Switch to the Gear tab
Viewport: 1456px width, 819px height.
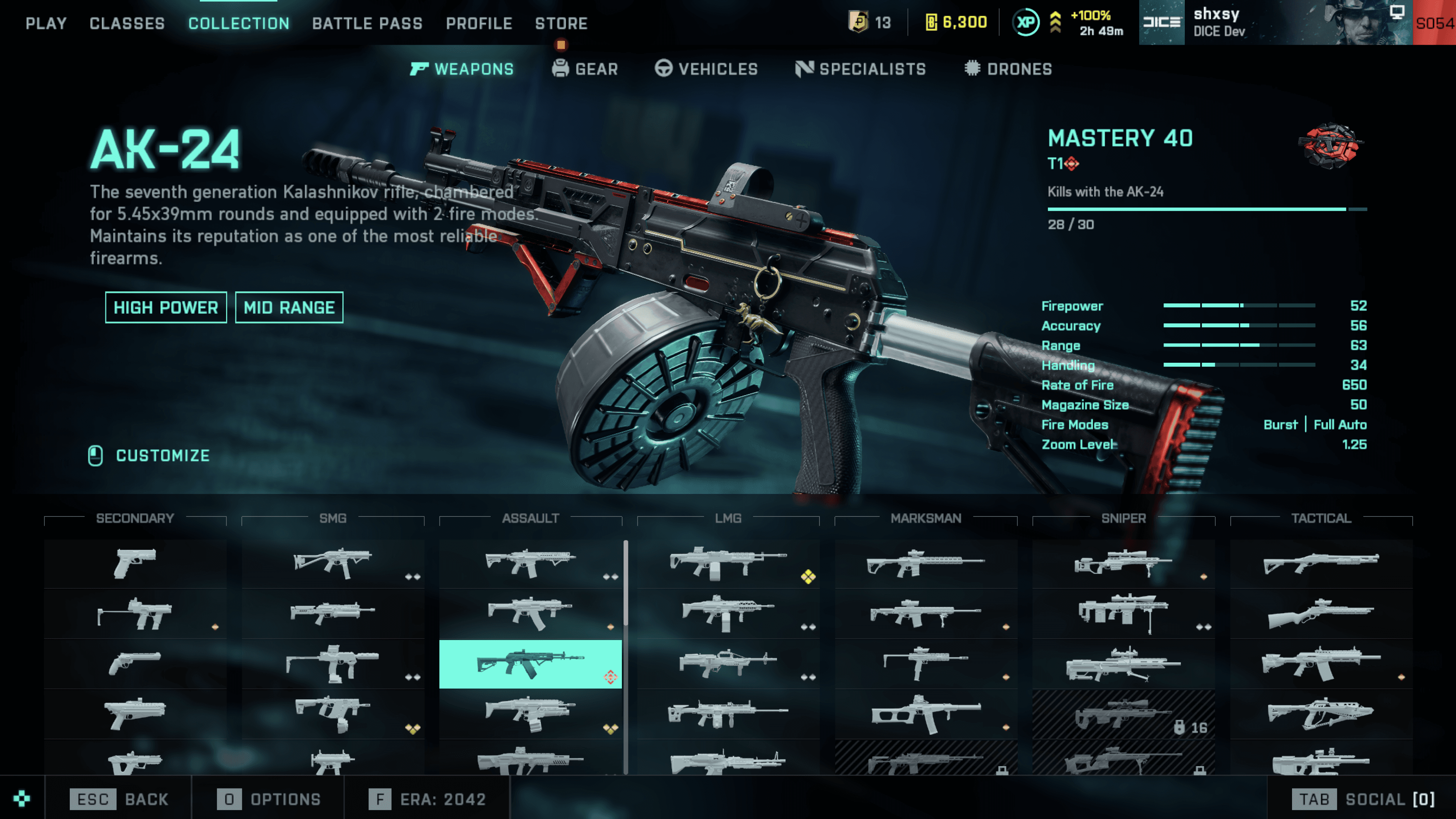click(585, 69)
